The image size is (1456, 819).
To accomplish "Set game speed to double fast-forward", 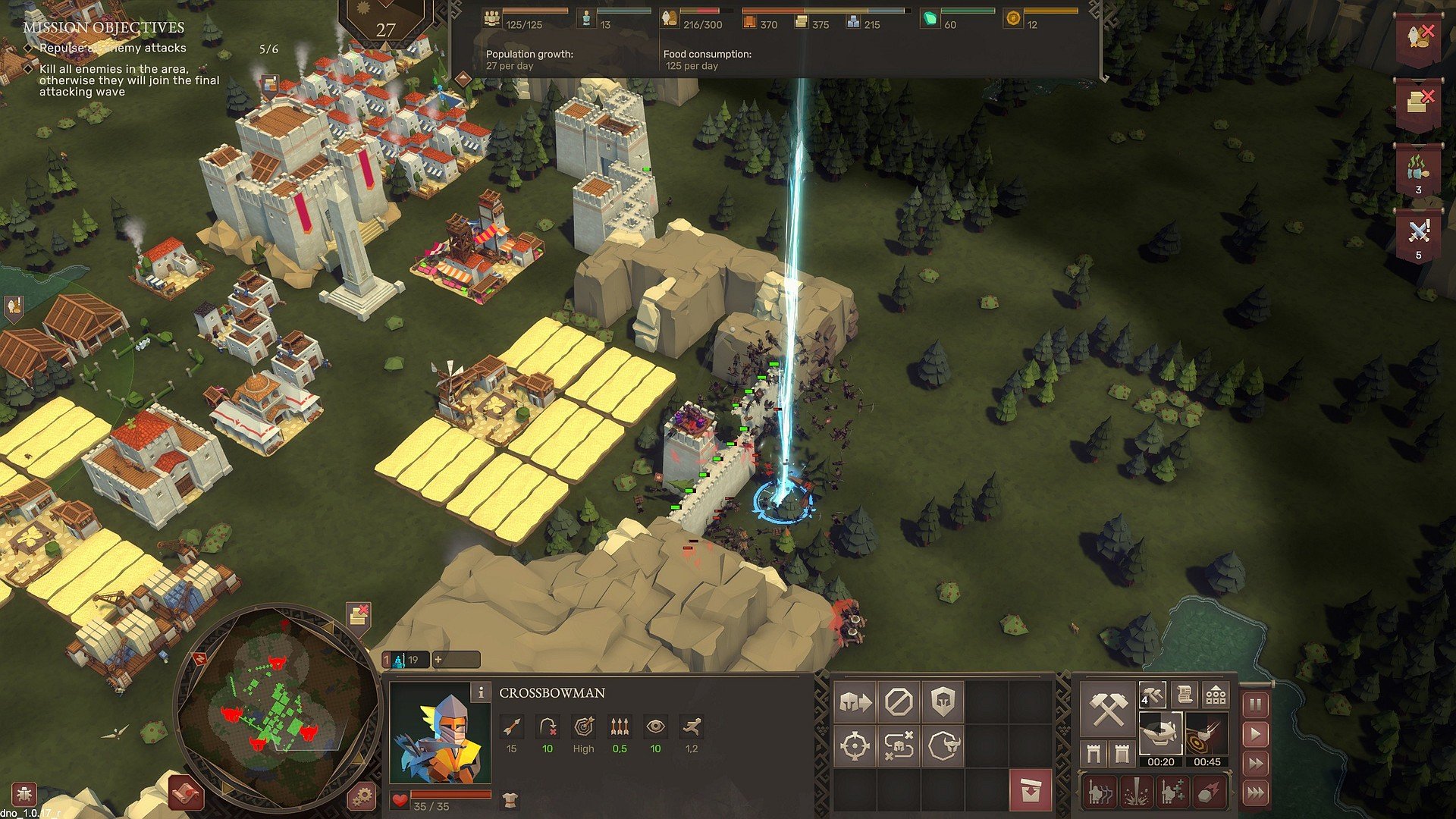I will (1255, 763).
